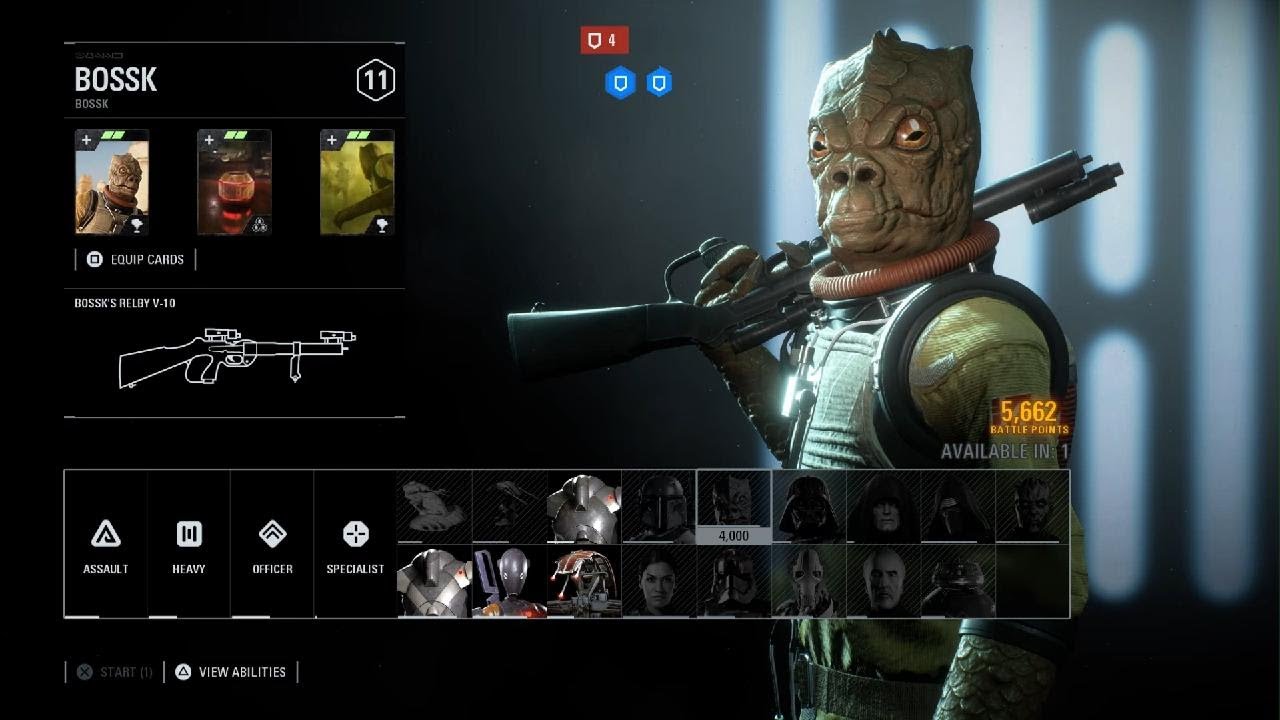Select the Droideka reinforcement tile
The width and height of the screenshot is (1280, 720).
pyautogui.click(x=584, y=581)
